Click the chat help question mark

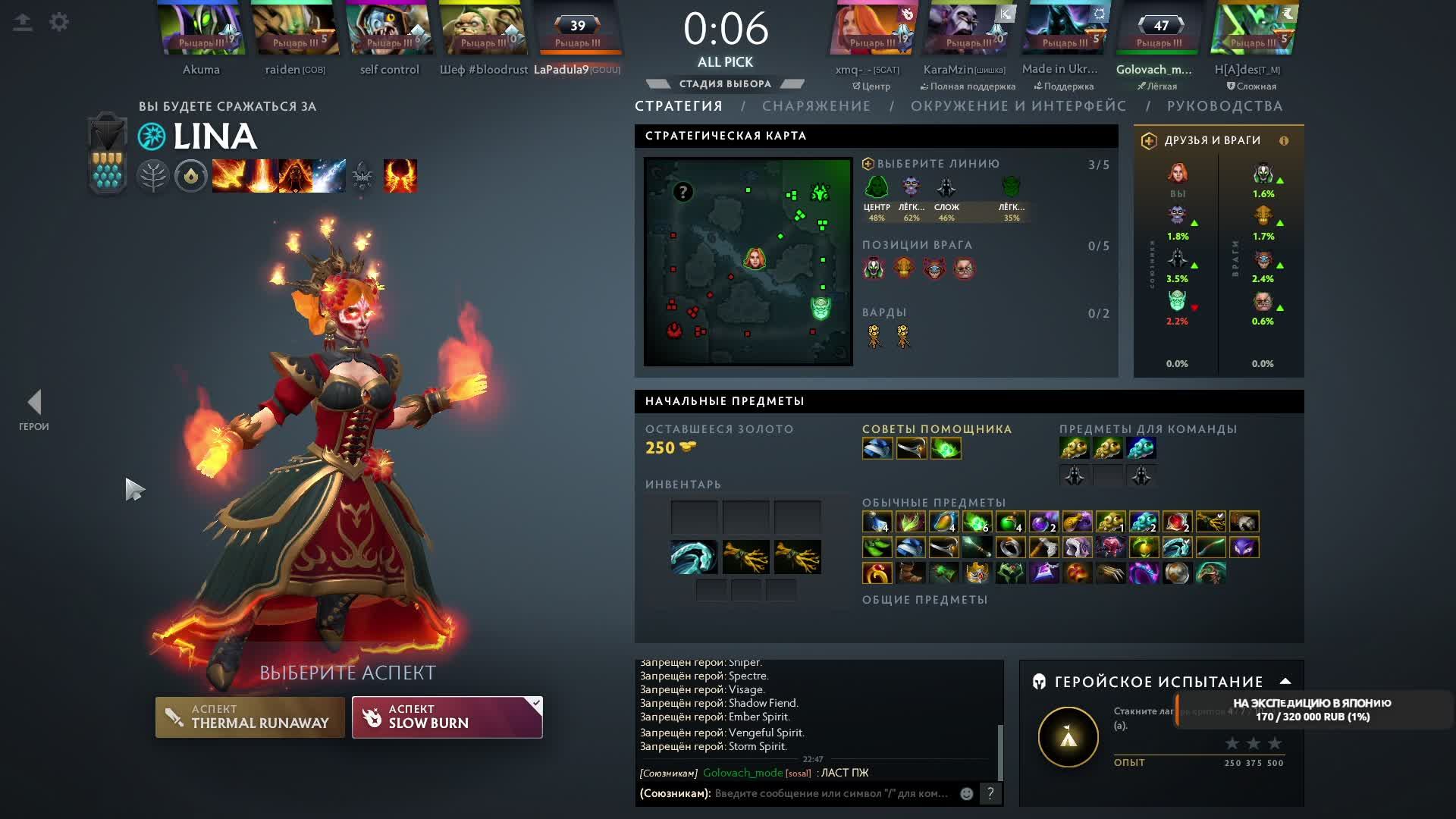coord(990,793)
